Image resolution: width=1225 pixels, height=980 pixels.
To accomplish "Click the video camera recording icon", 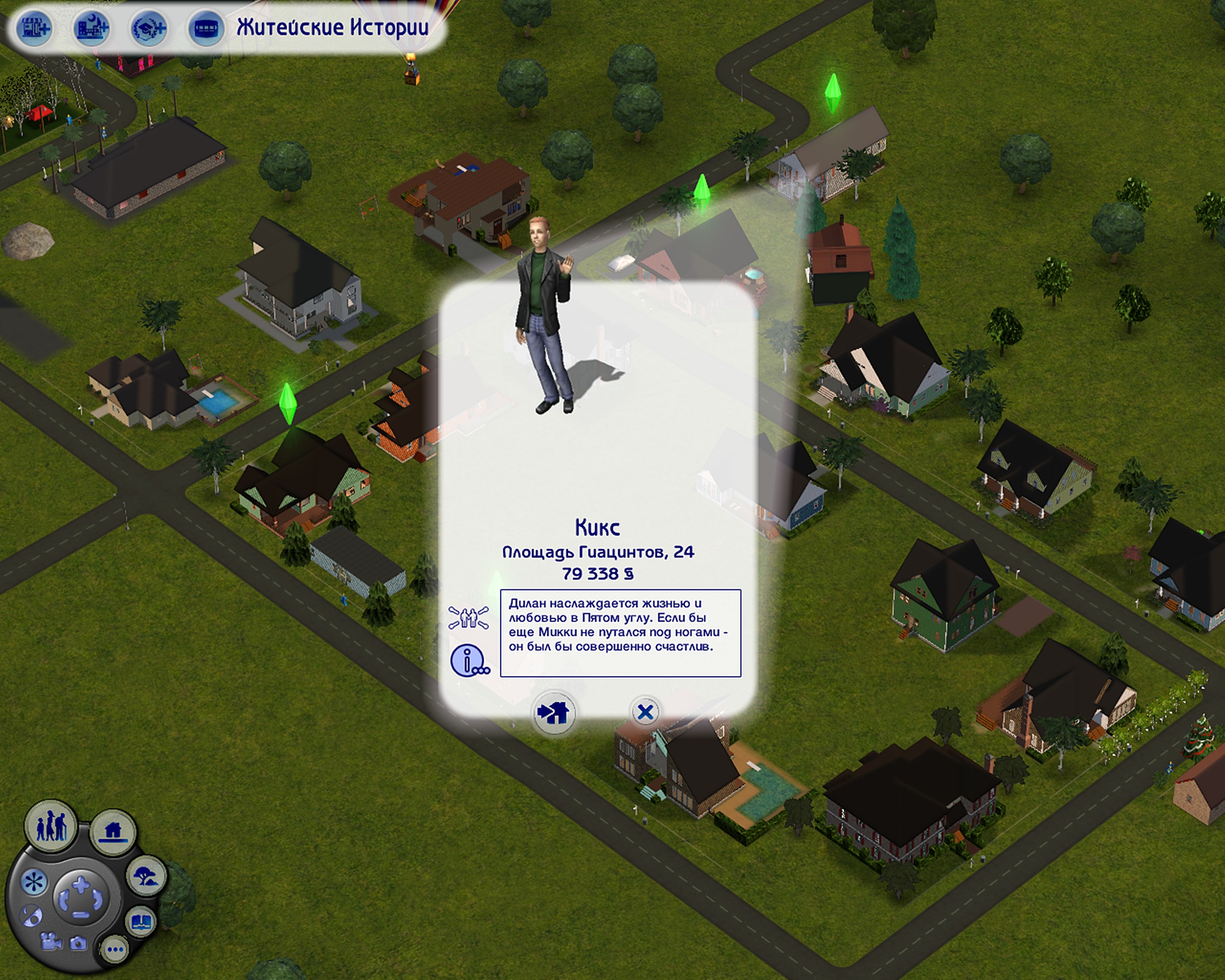I will (x=51, y=942).
